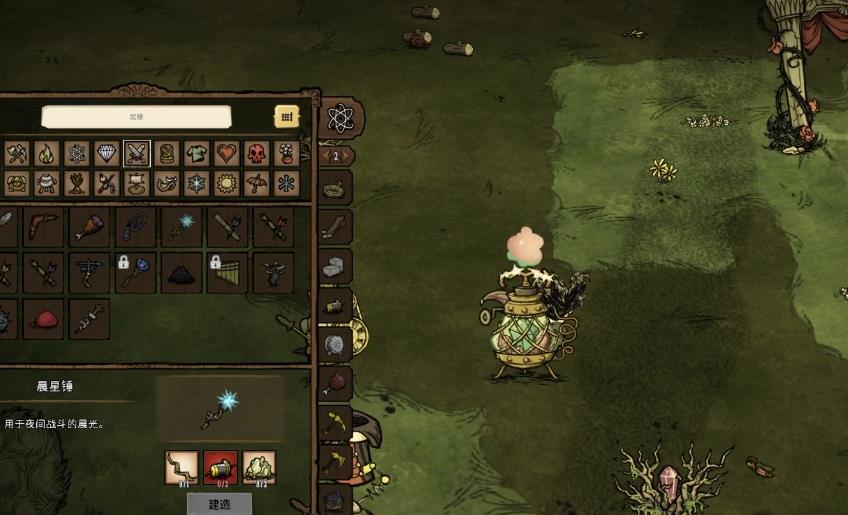Switch to the green shirt clothing category

(x=196, y=153)
